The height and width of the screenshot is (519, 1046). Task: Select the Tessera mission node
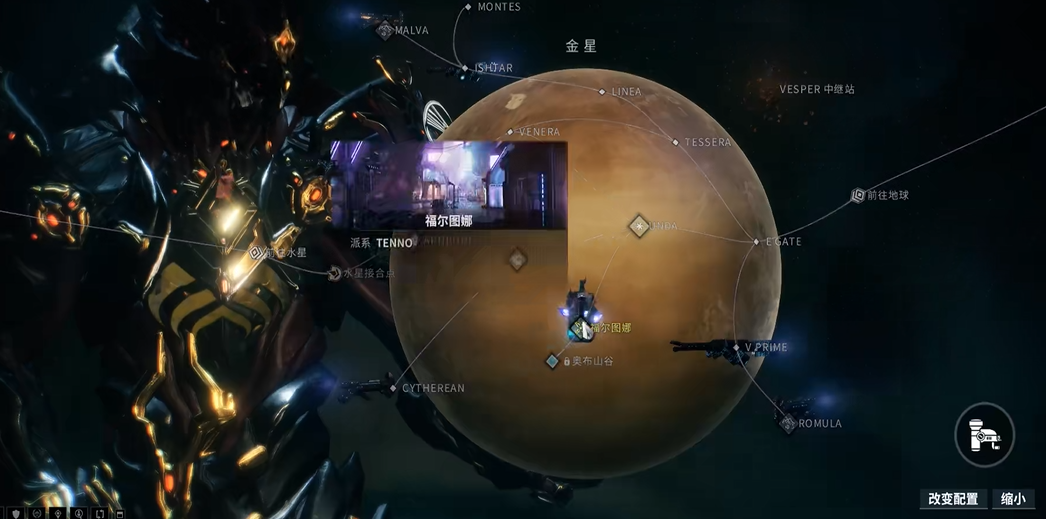676,143
